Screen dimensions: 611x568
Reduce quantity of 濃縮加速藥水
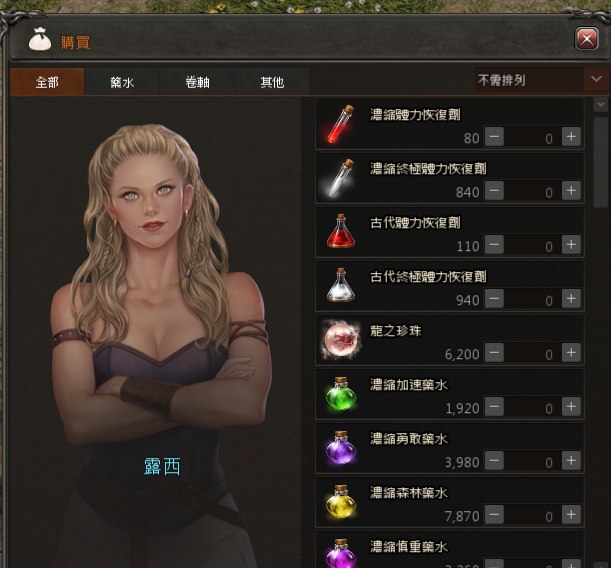495,406
